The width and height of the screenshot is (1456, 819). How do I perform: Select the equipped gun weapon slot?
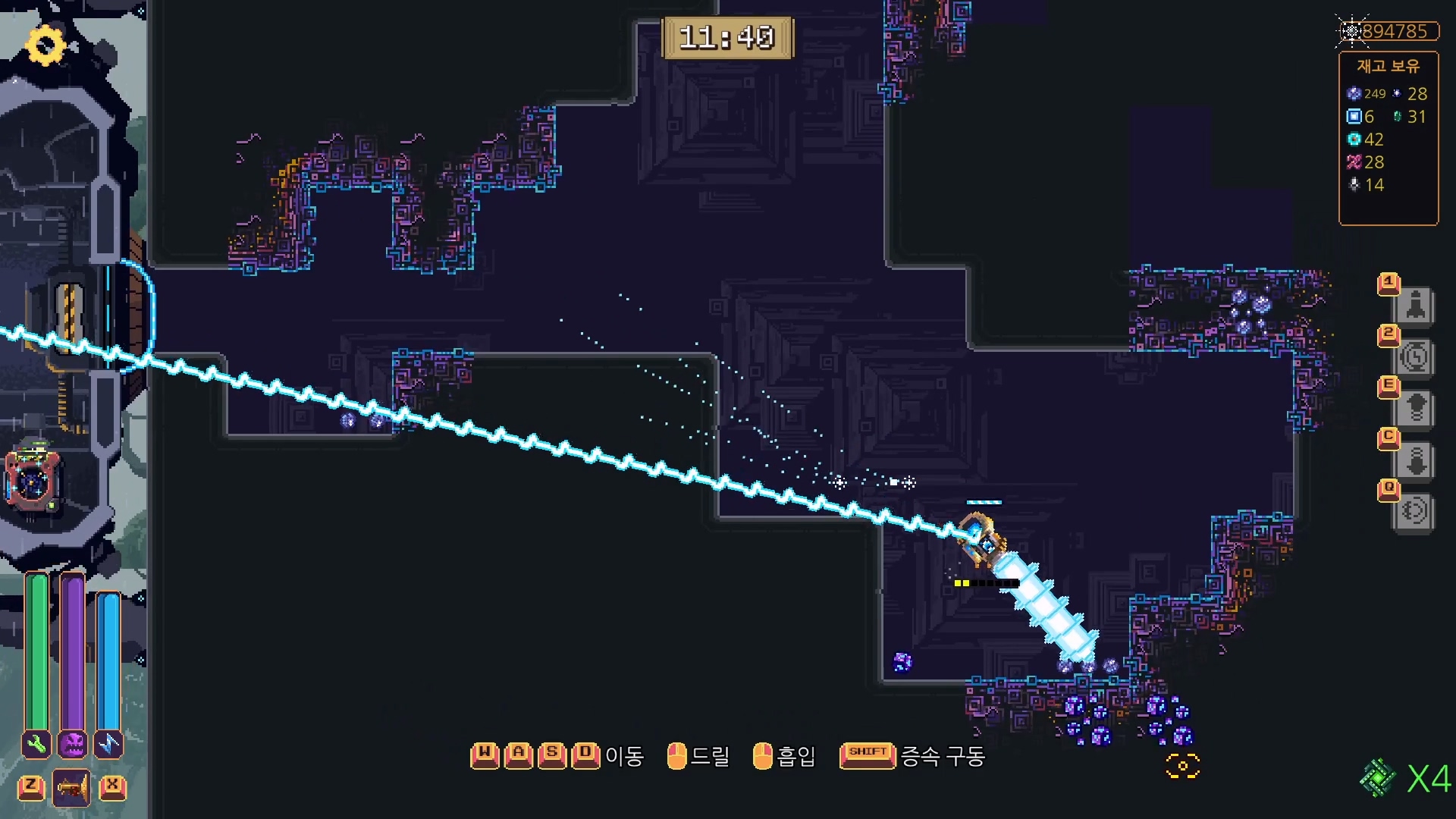coord(72,787)
